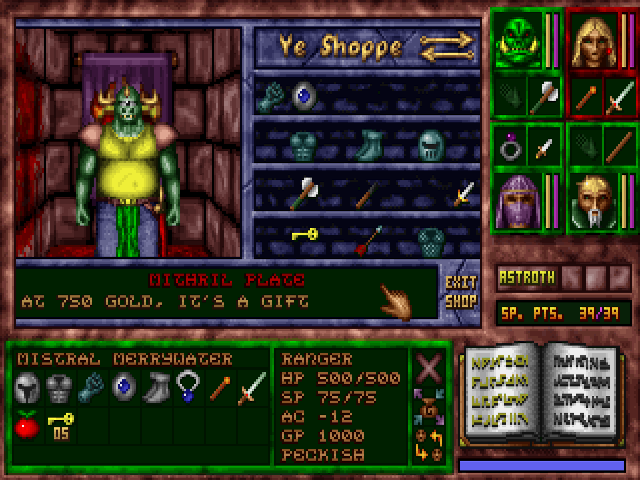Pick the blue gem shield in the shop
This screenshot has height=480, width=640.
pos(302,96)
